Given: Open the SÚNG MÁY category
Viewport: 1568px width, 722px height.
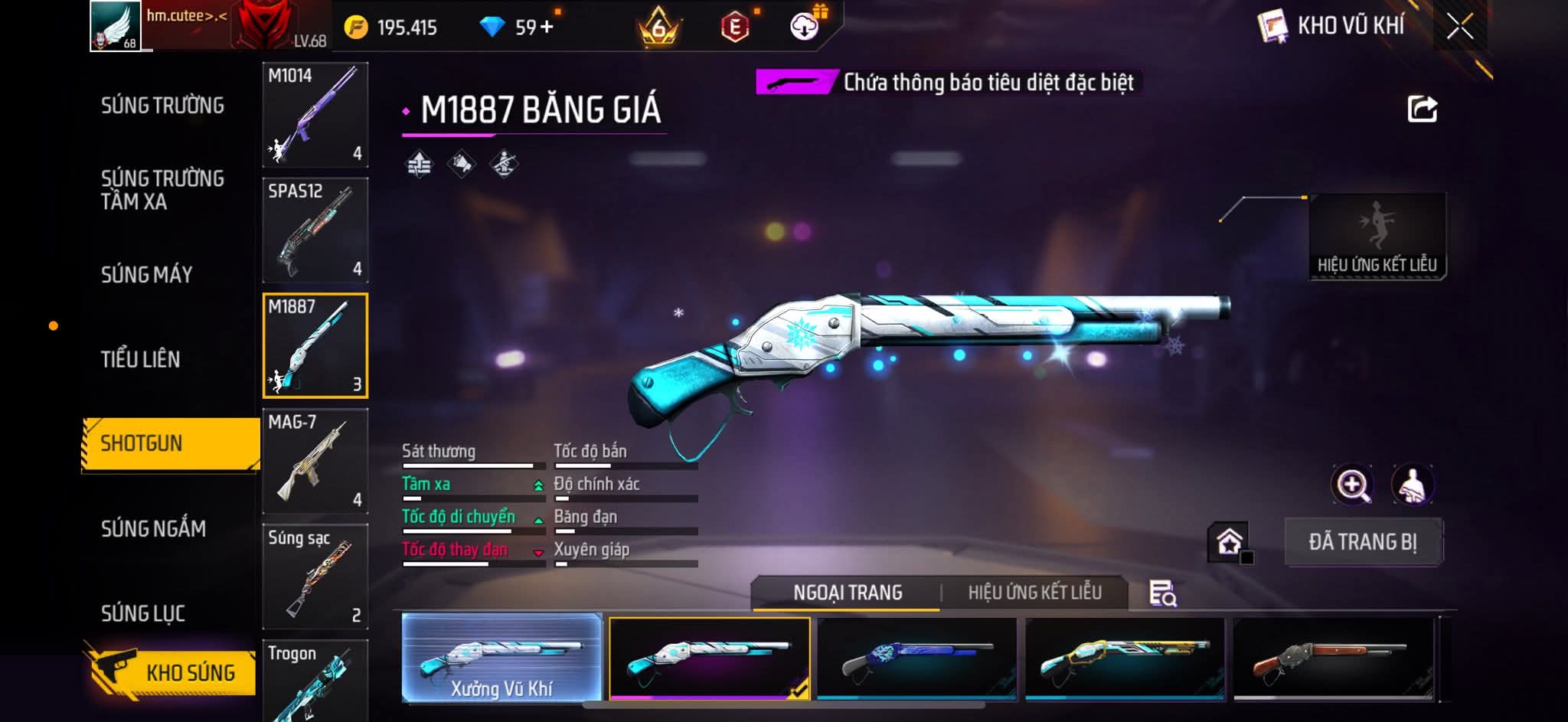Looking at the screenshot, I should (x=146, y=275).
